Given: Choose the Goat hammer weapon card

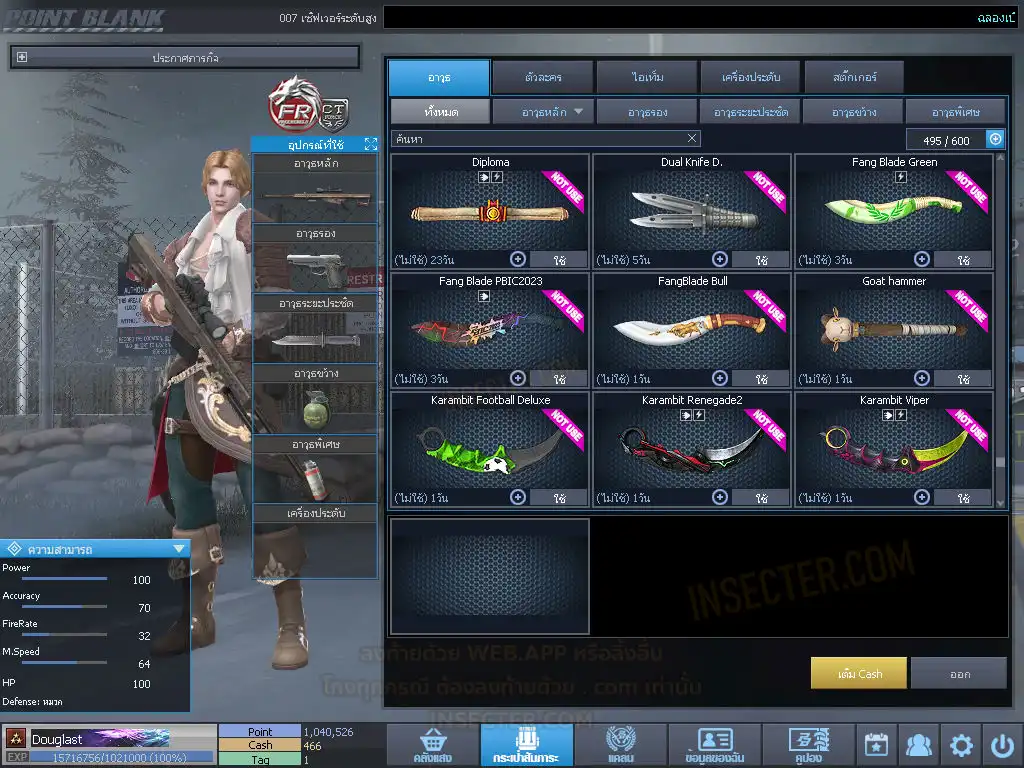Looking at the screenshot, I should [893, 330].
